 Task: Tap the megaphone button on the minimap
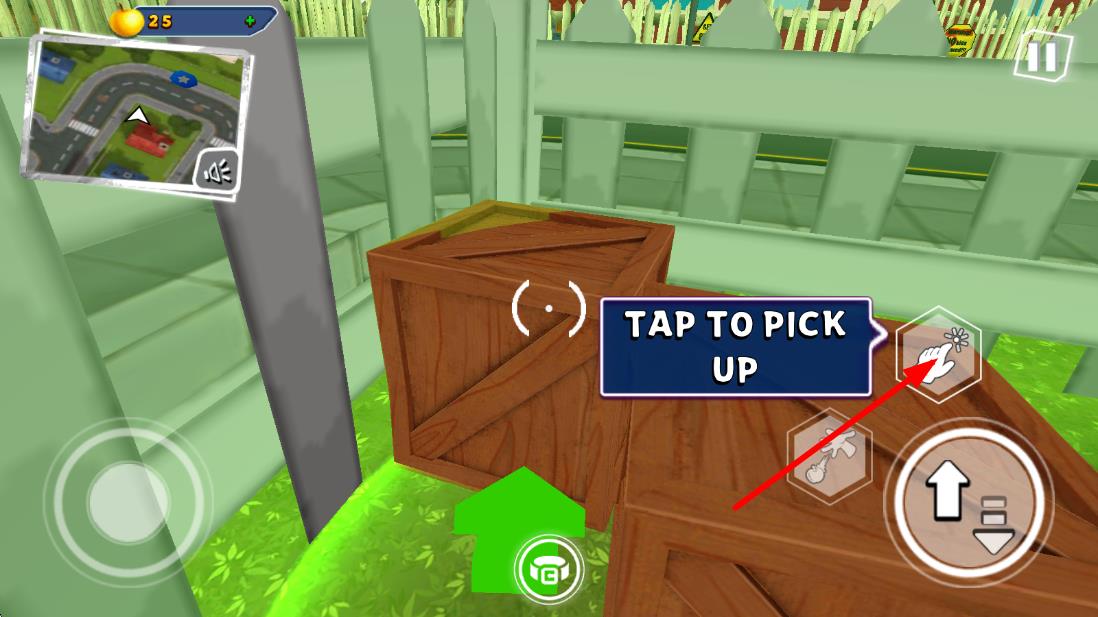pyautogui.click(x=217, y=173)
